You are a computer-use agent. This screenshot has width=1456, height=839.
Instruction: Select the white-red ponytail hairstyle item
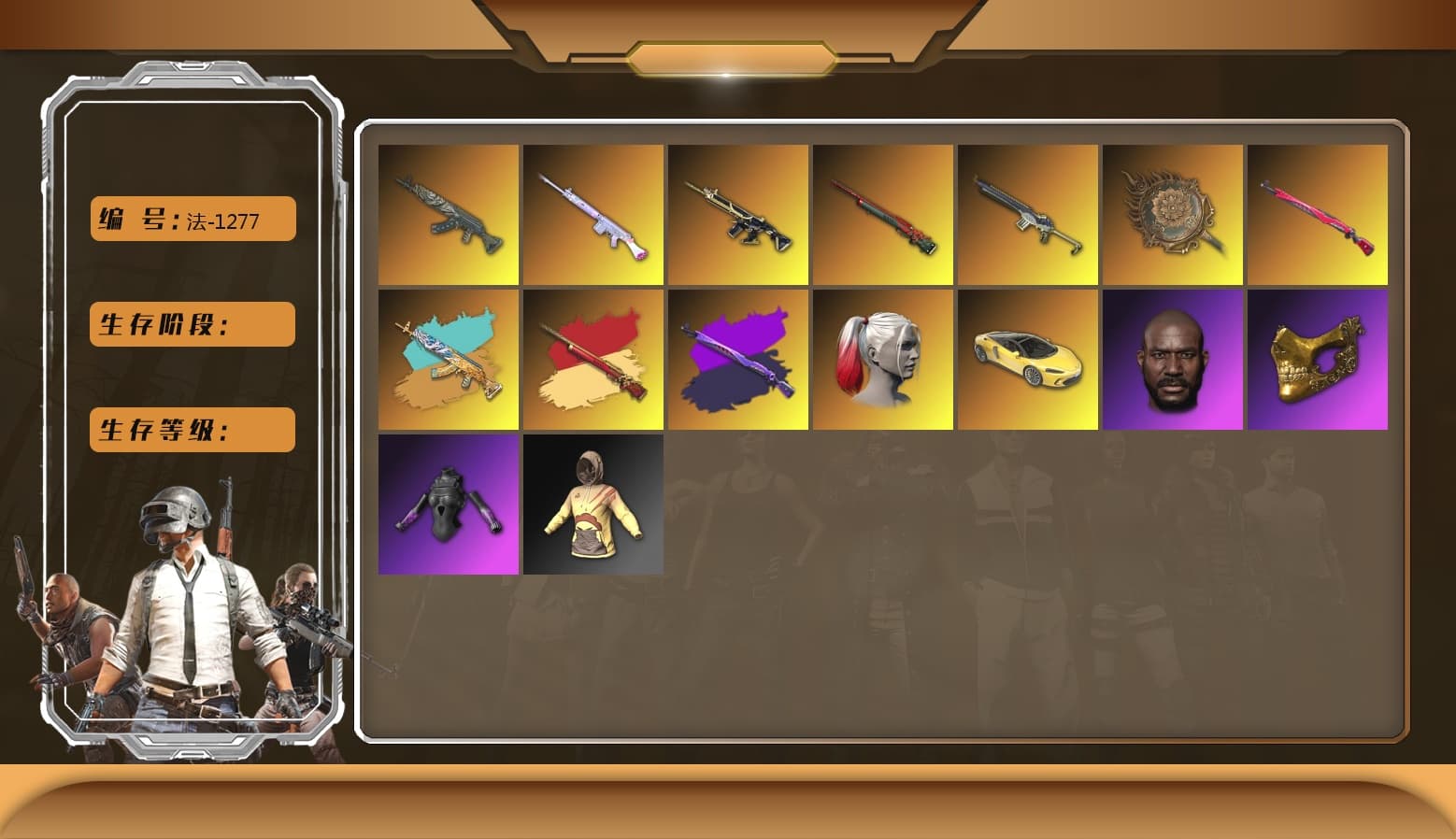882,358
